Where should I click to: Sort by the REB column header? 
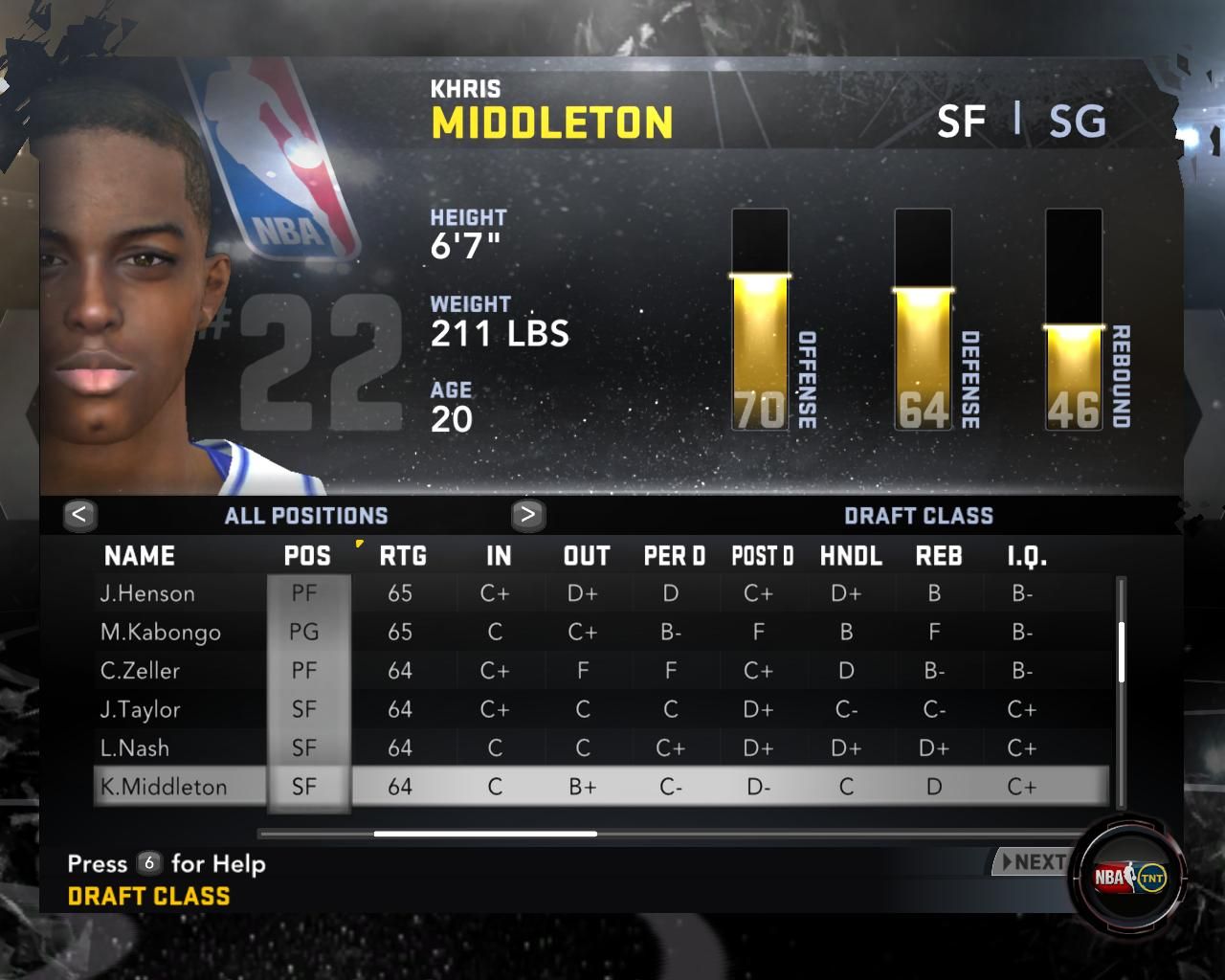(939, 556)
